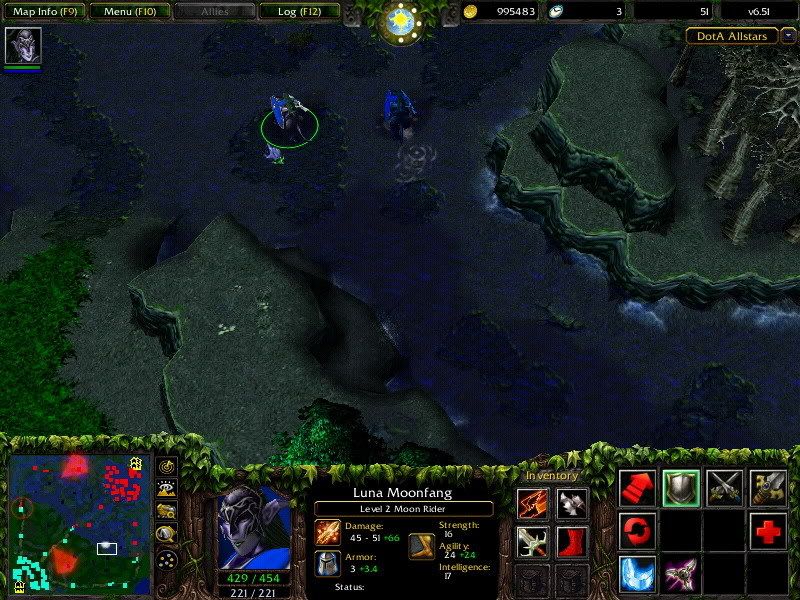
Task: Toggle minimap terrain display button
Action: click(x=167, y=490)
